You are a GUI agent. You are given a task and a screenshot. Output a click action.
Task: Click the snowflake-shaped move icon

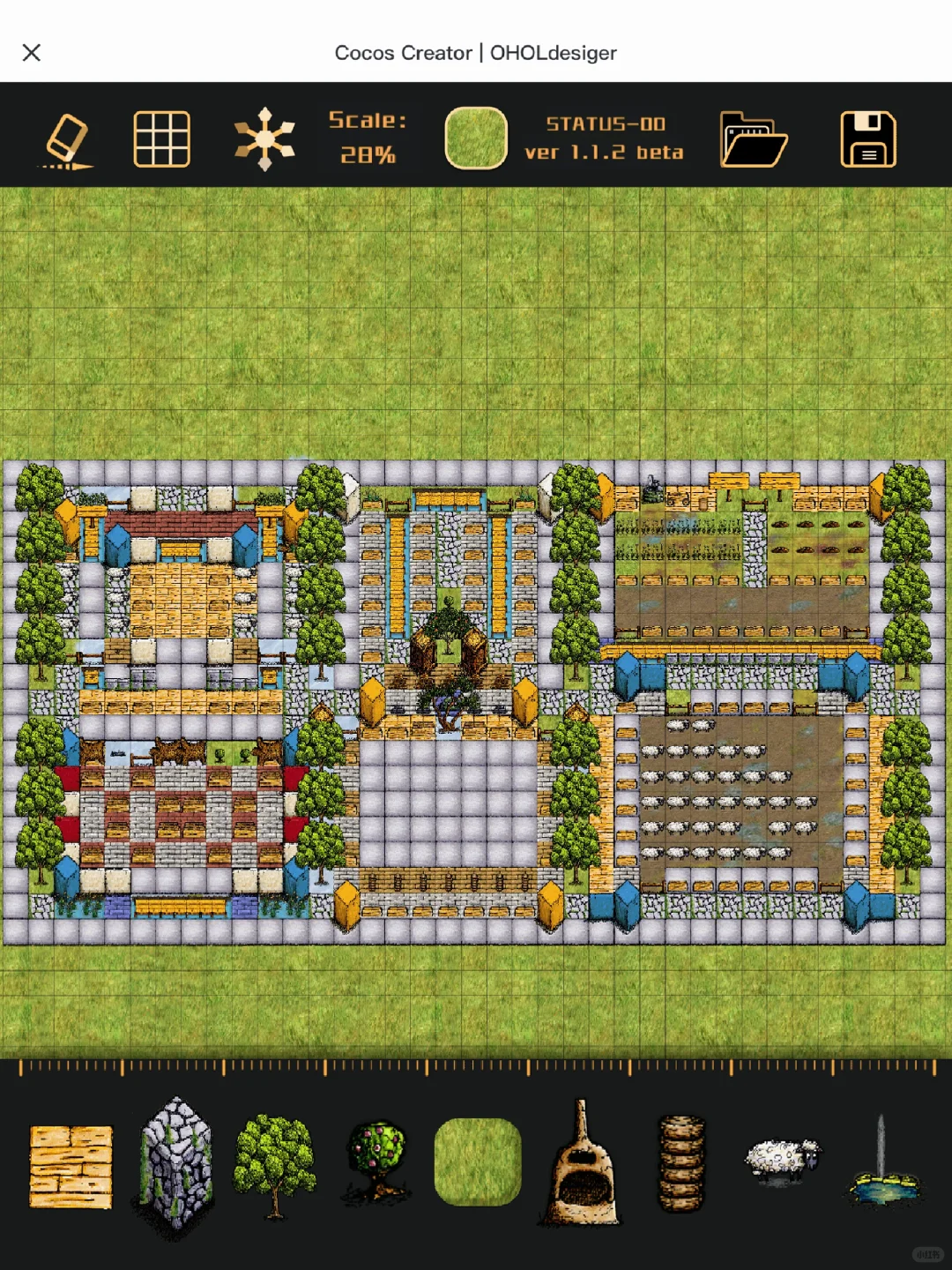[x=264, y=139]
